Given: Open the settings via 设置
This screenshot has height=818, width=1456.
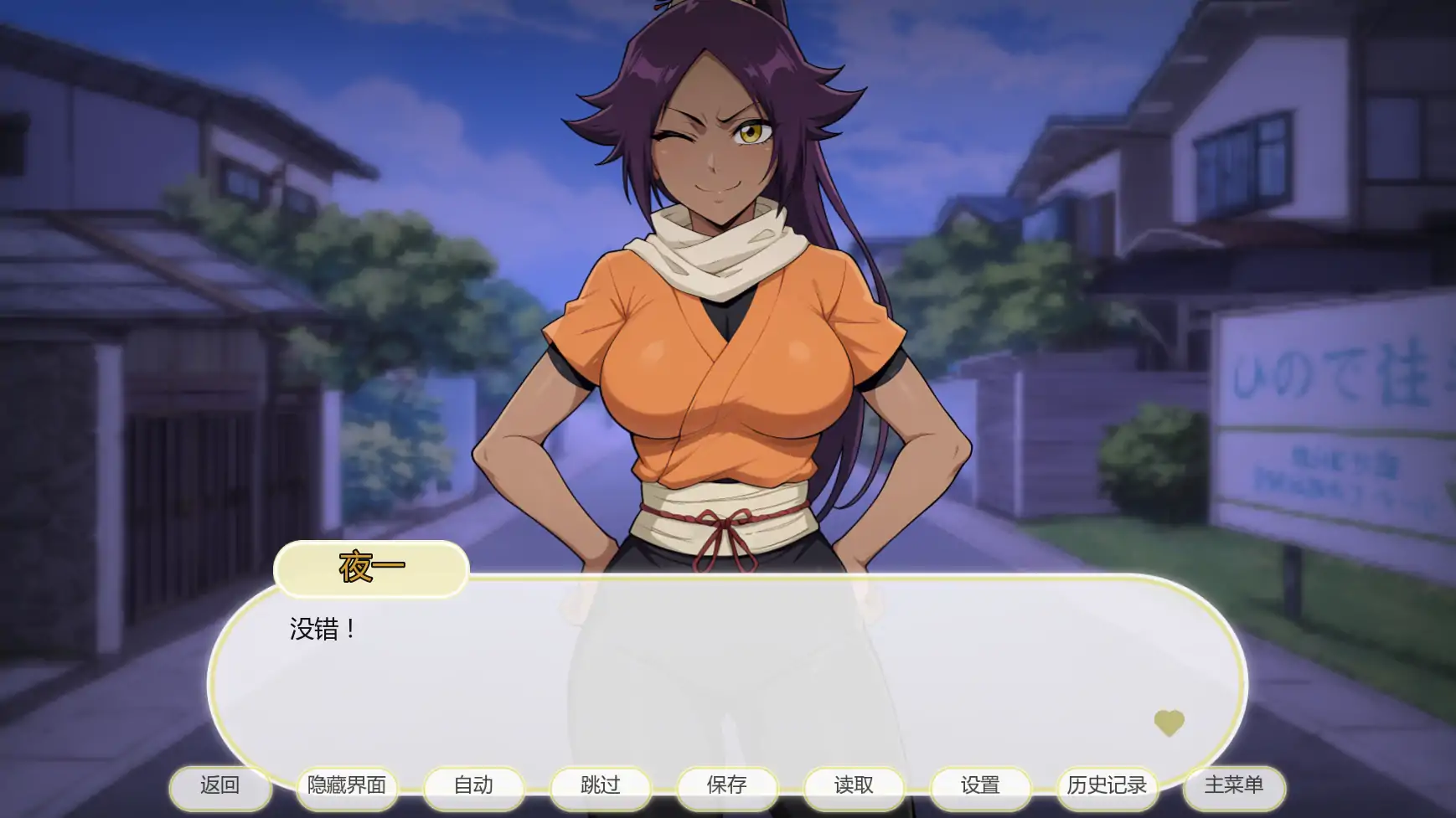Looking at the screenshot, I should coord(979,787).
